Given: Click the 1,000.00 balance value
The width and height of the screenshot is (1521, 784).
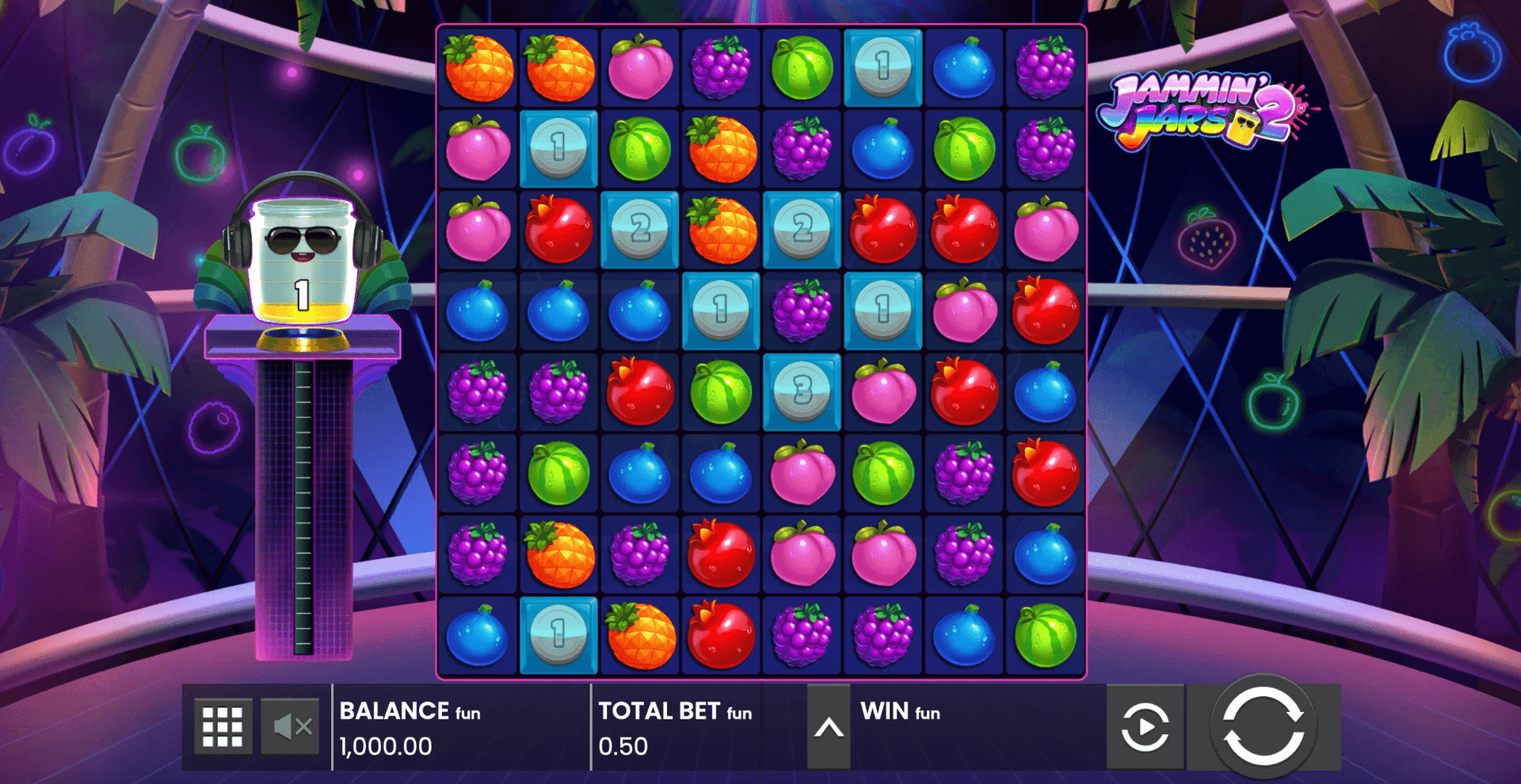Looking at the screenshot, I should pyautogui.click(x=384, y=745).
